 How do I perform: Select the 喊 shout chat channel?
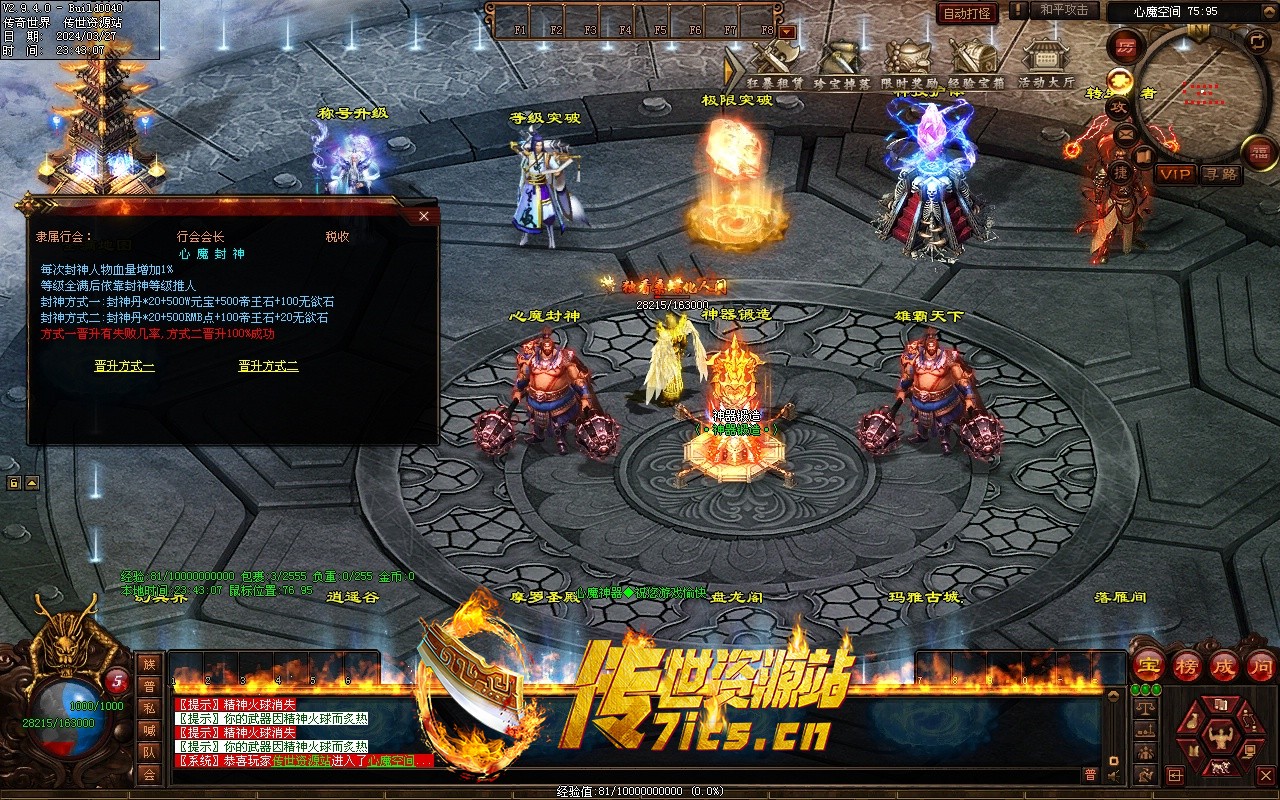[149, 730]
